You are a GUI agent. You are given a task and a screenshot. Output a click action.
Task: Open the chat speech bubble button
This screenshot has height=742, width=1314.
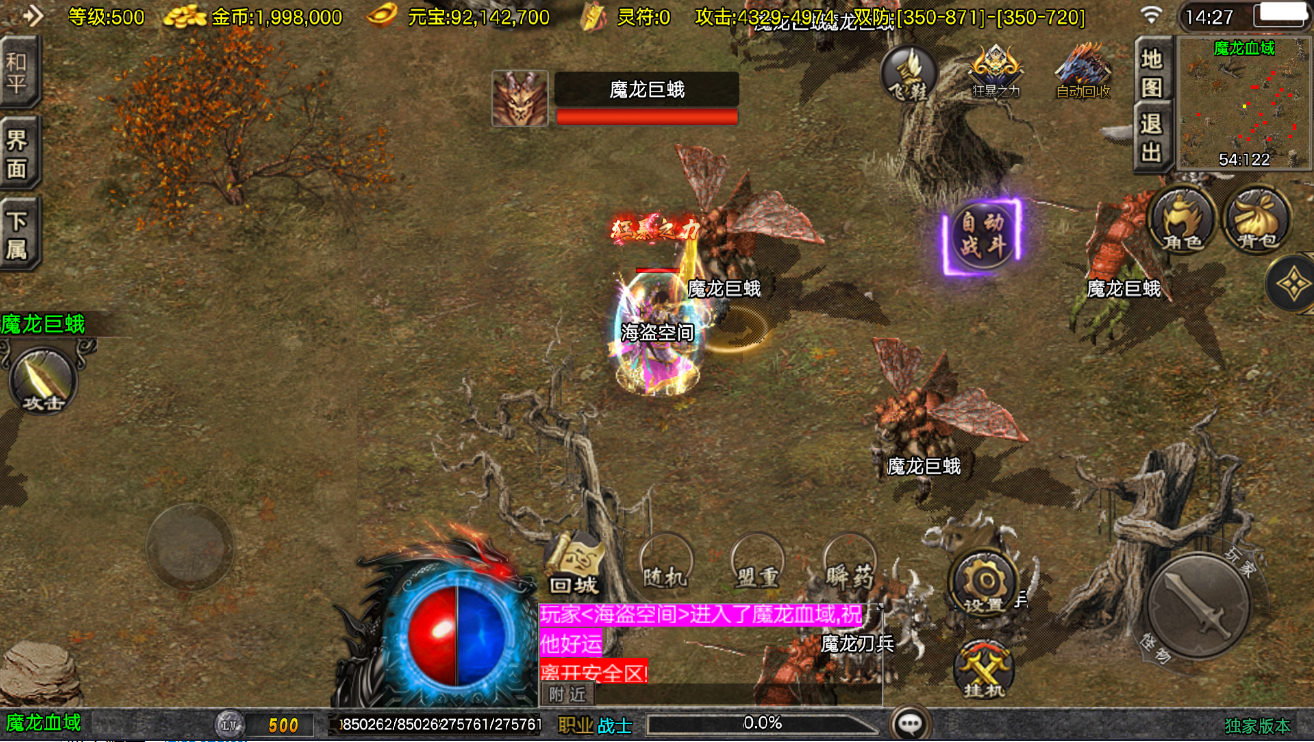pyautogui.click(x=910, y=723)
